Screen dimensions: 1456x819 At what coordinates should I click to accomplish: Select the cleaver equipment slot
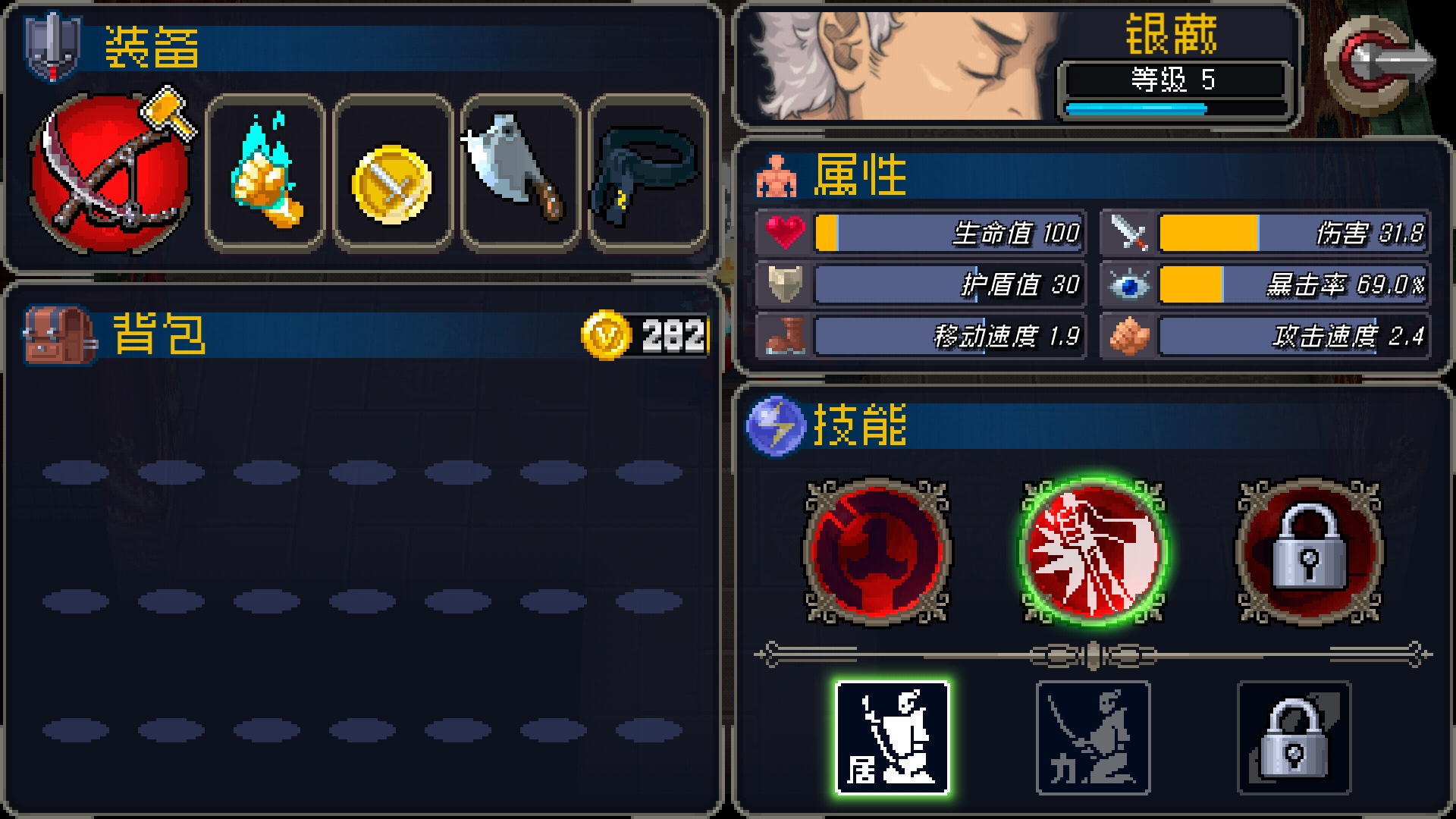tap(520, 171)
